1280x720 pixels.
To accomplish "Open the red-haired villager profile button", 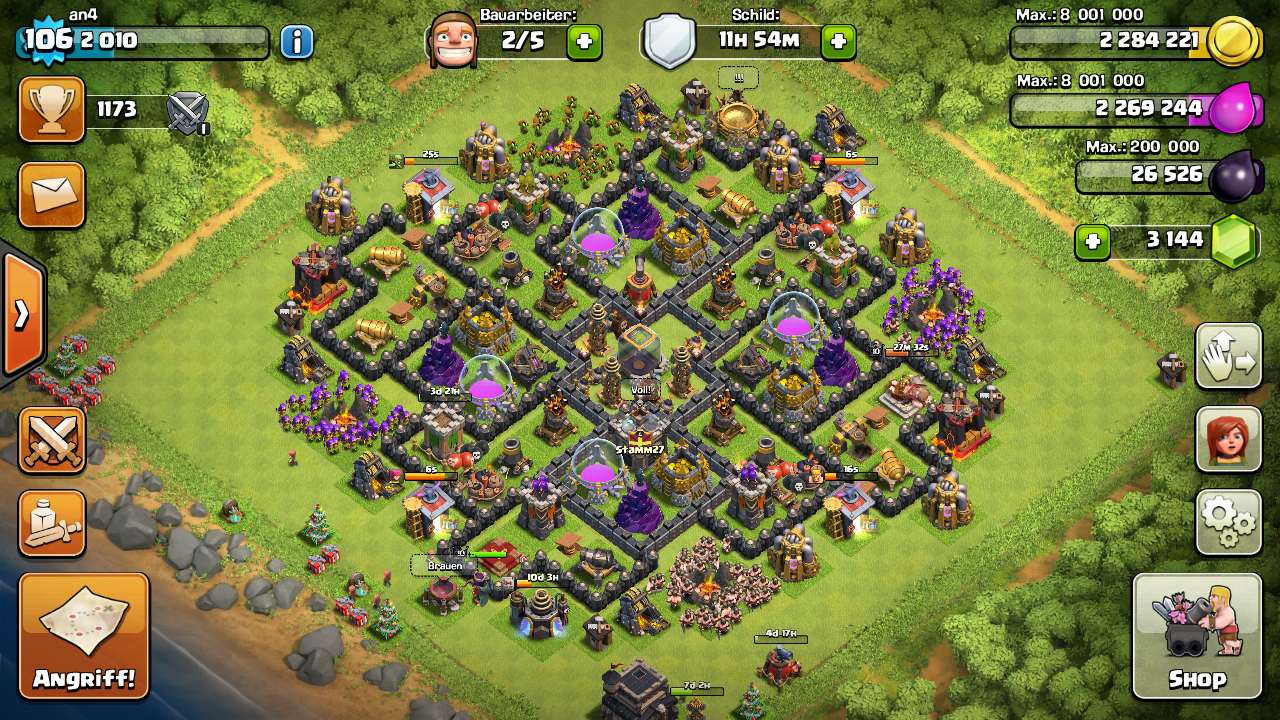I will (1228, 439).
